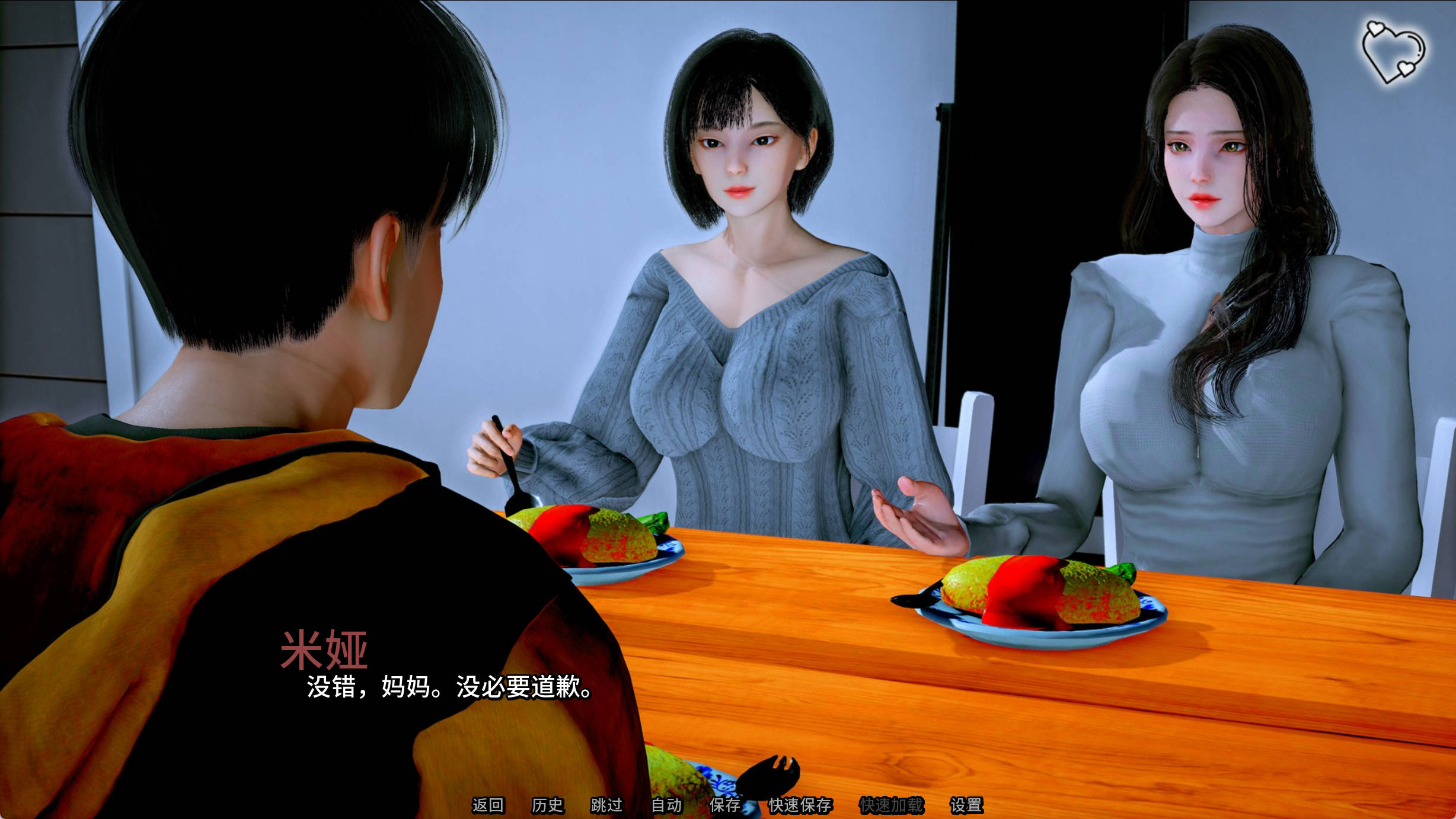Open 保存 screen from bottom bar
This screenshot has height=819, width=1456.
[727, 804]
